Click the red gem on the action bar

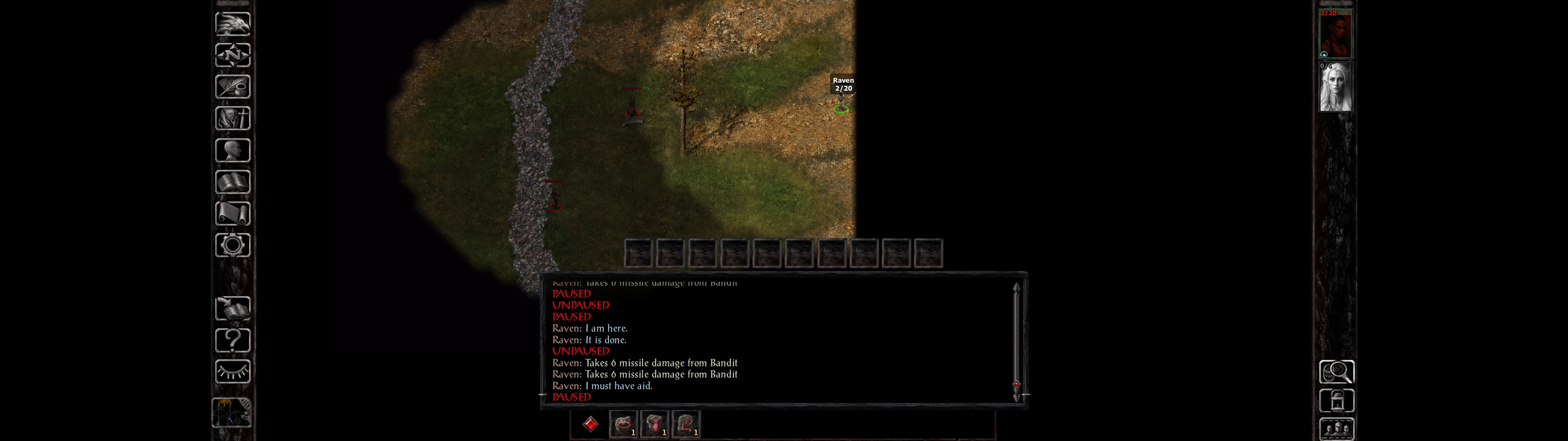[x=590, y=424]
